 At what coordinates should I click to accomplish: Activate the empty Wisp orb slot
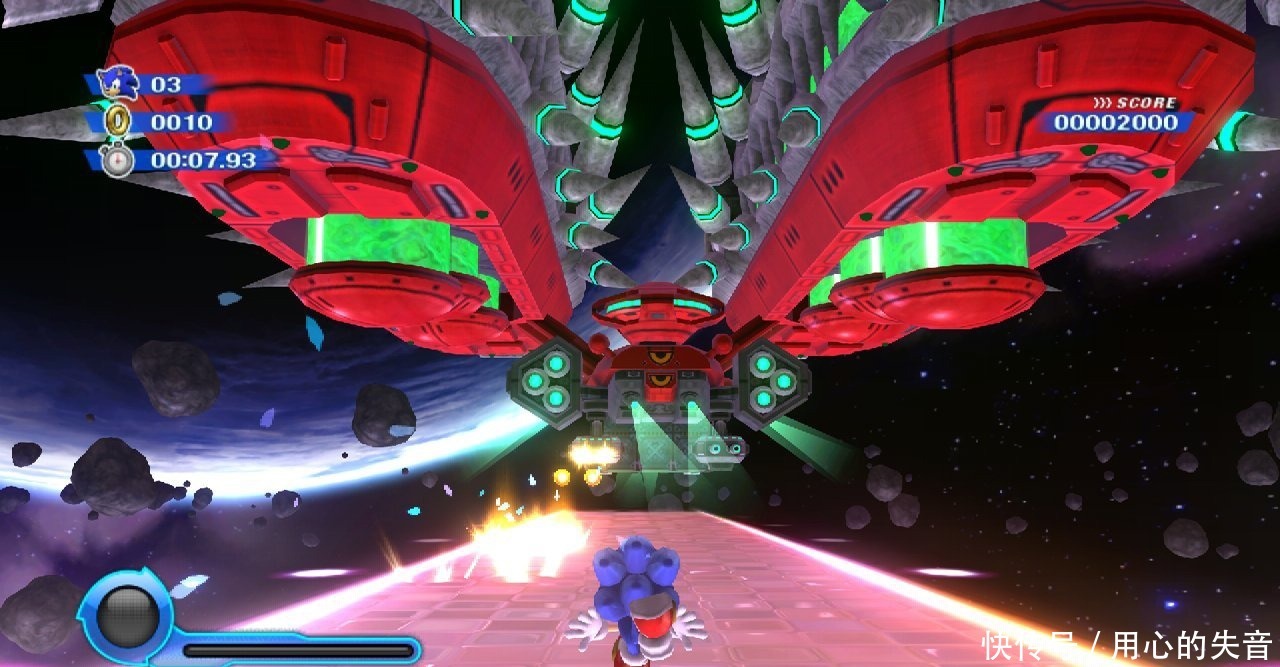(x=126, y=616)
